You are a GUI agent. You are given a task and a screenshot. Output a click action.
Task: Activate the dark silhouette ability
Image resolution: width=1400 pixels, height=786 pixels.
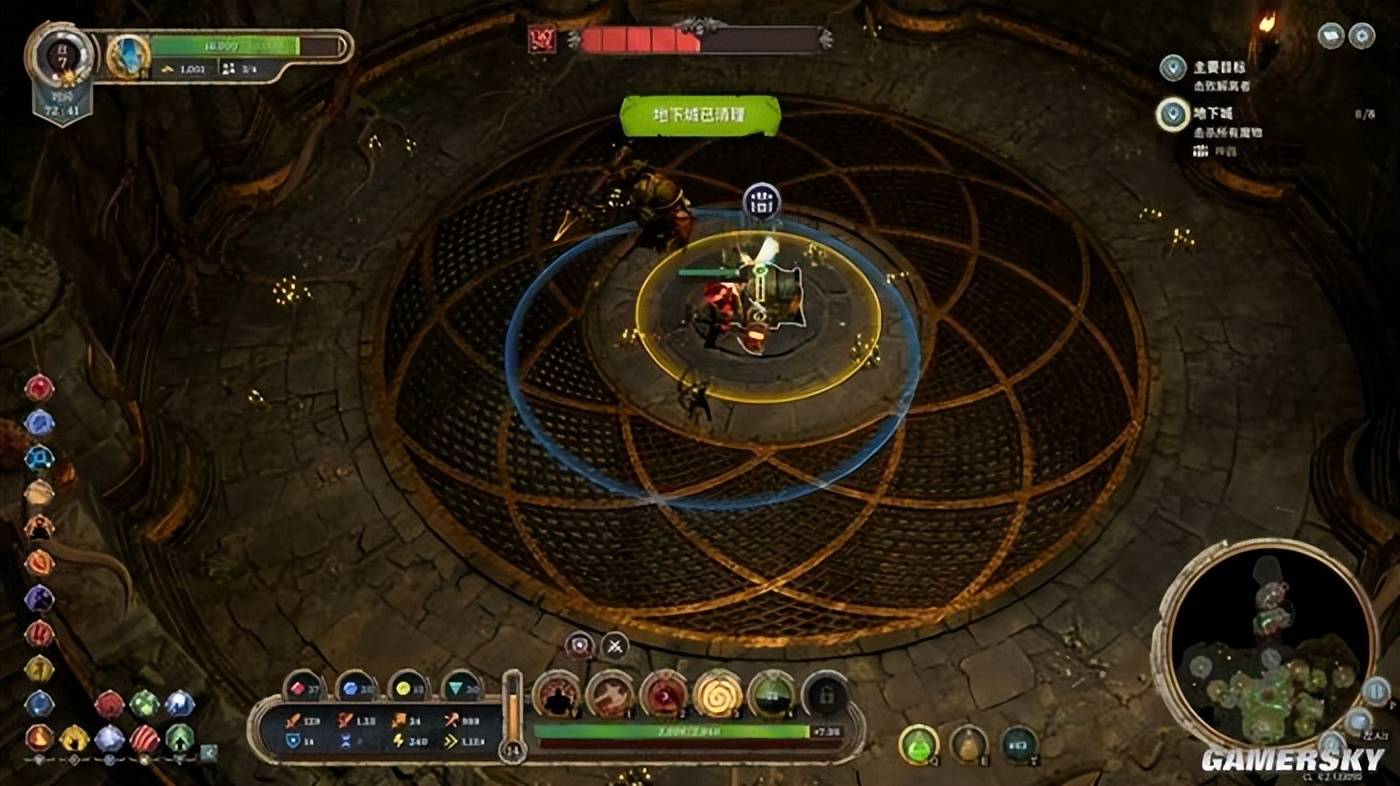[557, 693]
